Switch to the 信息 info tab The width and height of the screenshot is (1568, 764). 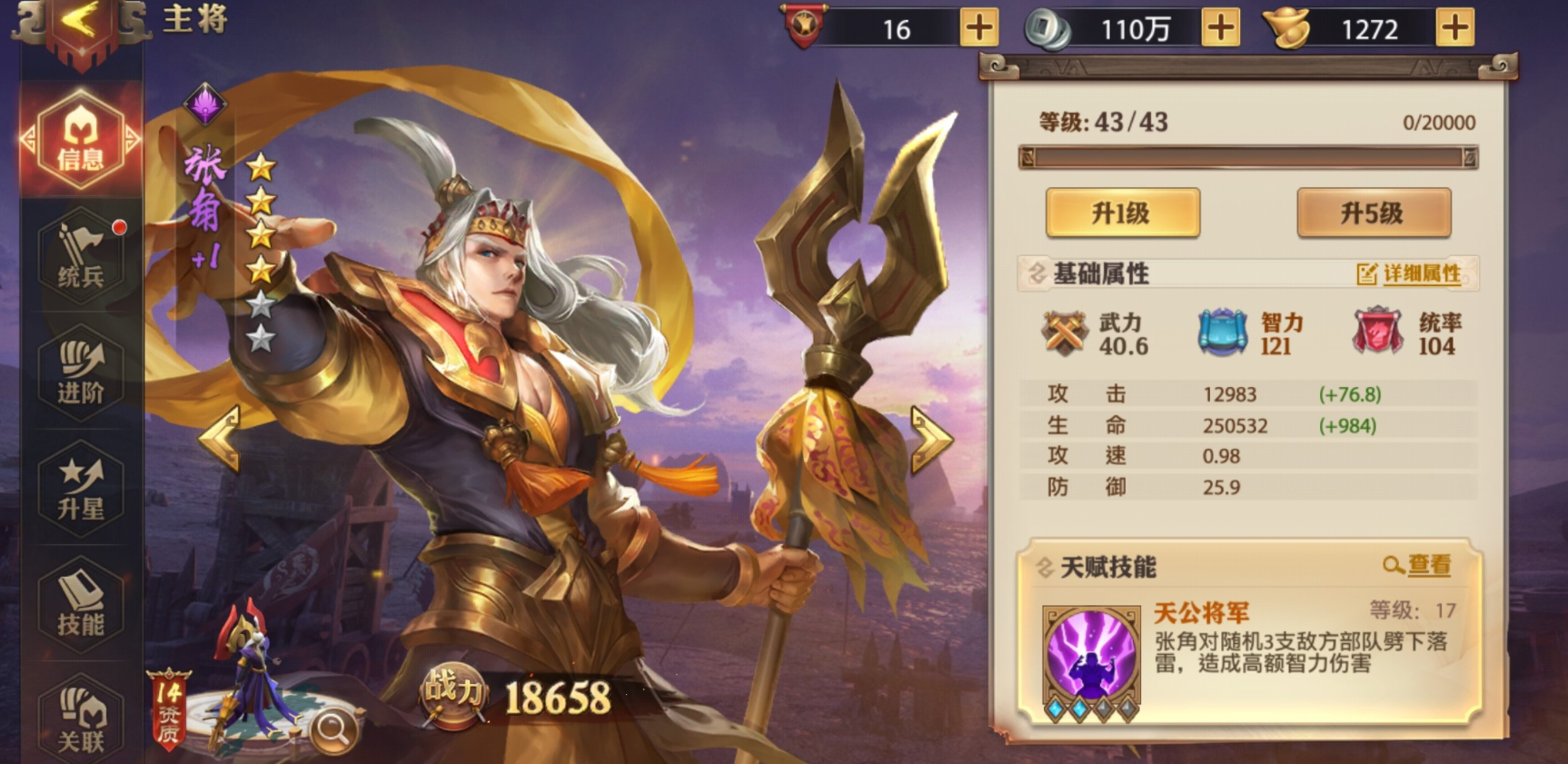pyautogui.click(x=80, y=141)
